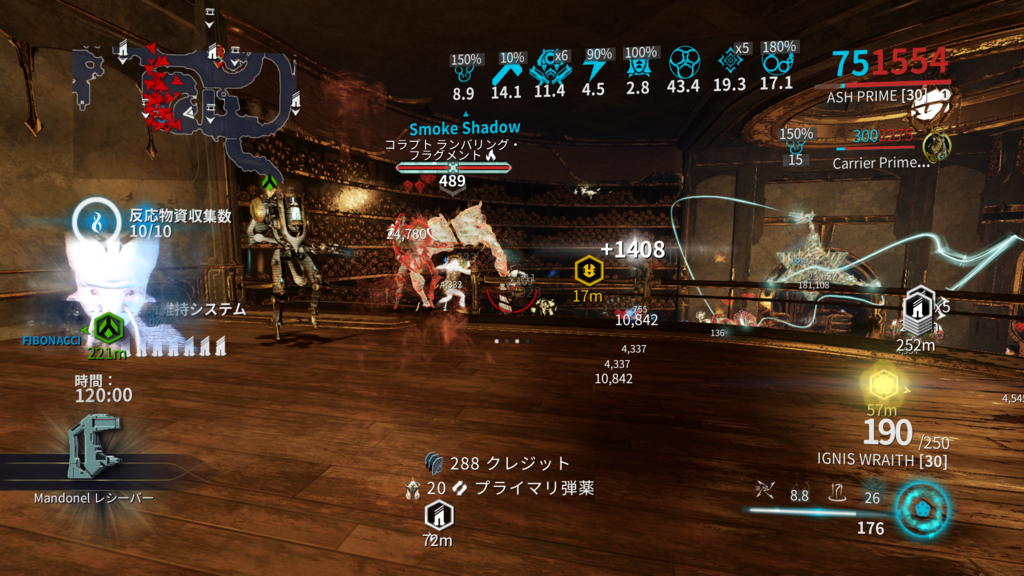Click the x6 stacked buff icon

(x=549, y=66)
